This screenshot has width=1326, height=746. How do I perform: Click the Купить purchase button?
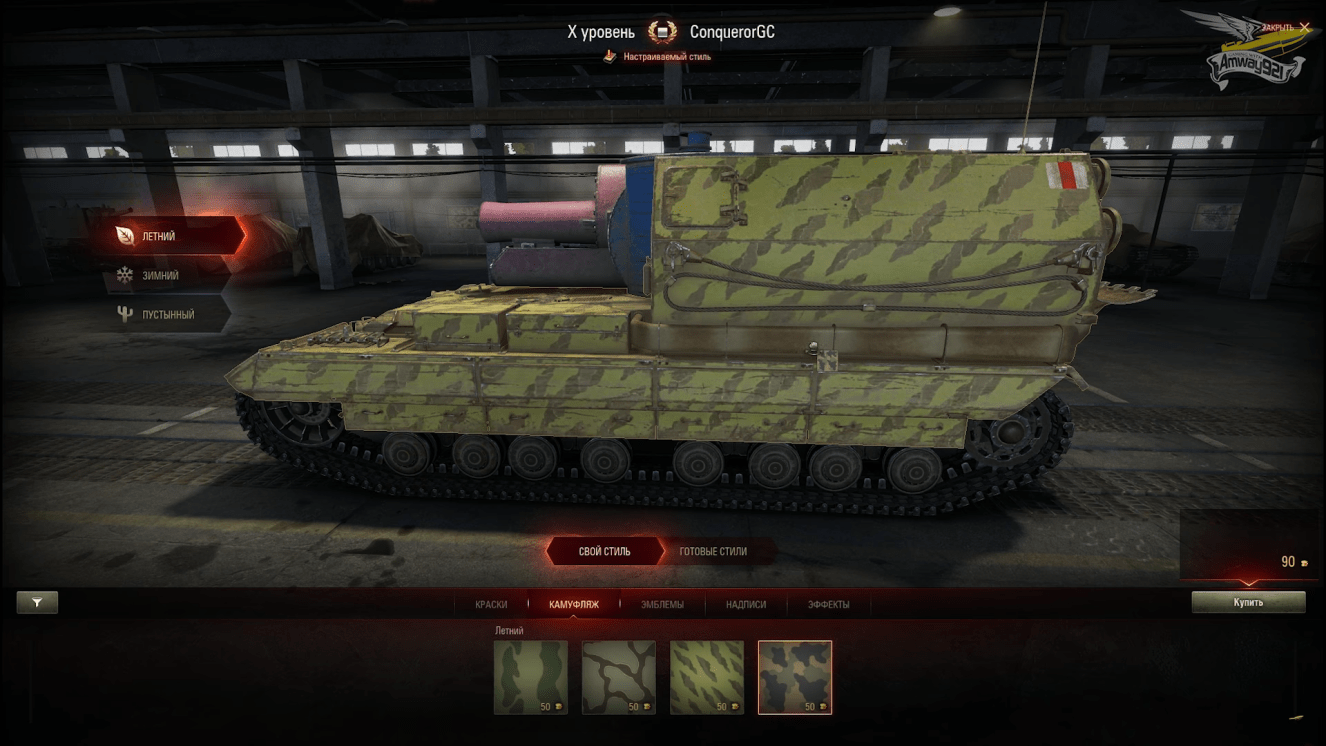[x=1248, y=602]
